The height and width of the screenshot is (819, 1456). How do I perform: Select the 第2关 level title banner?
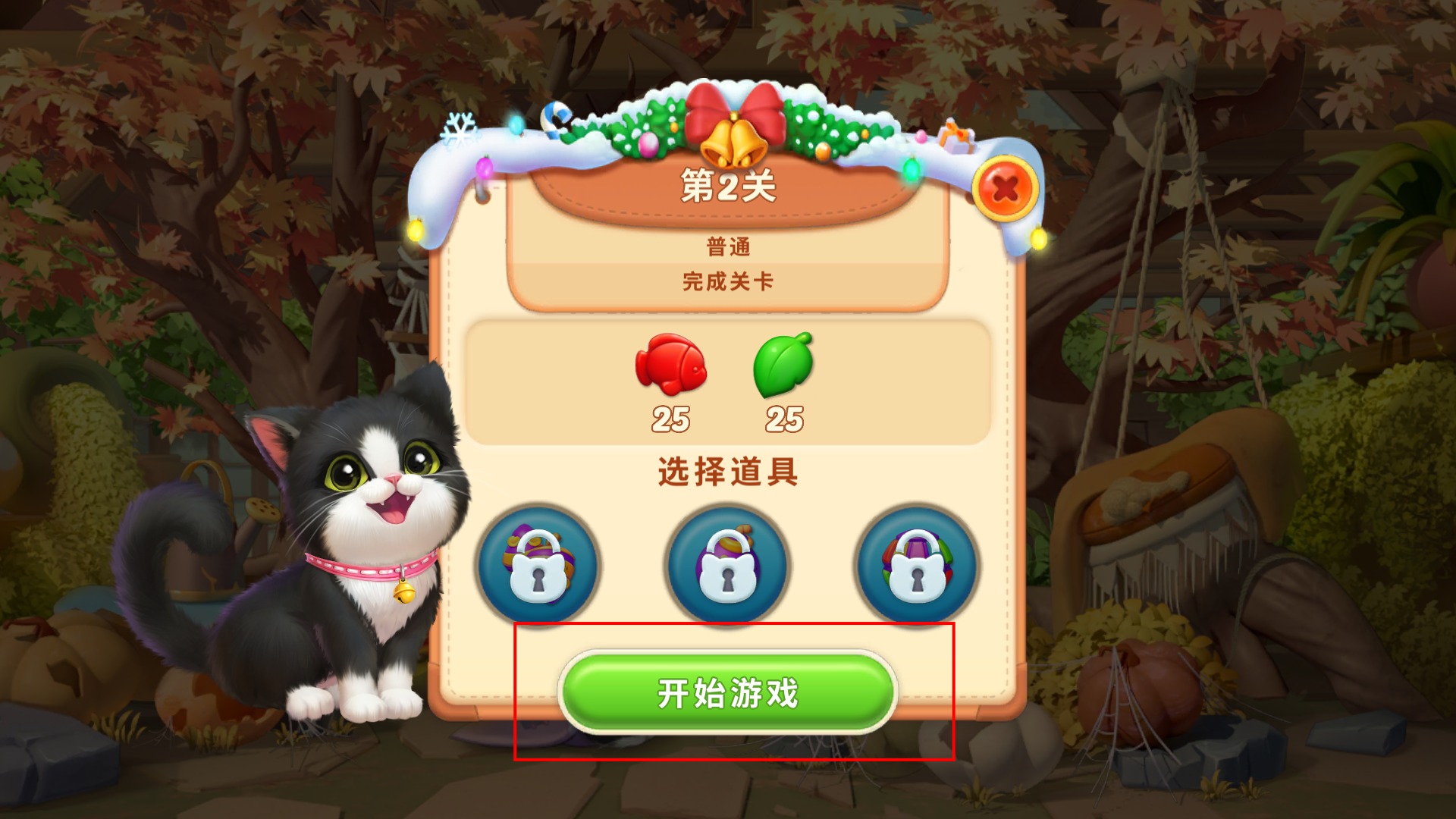pyautogui.click(x=727, y=184)
